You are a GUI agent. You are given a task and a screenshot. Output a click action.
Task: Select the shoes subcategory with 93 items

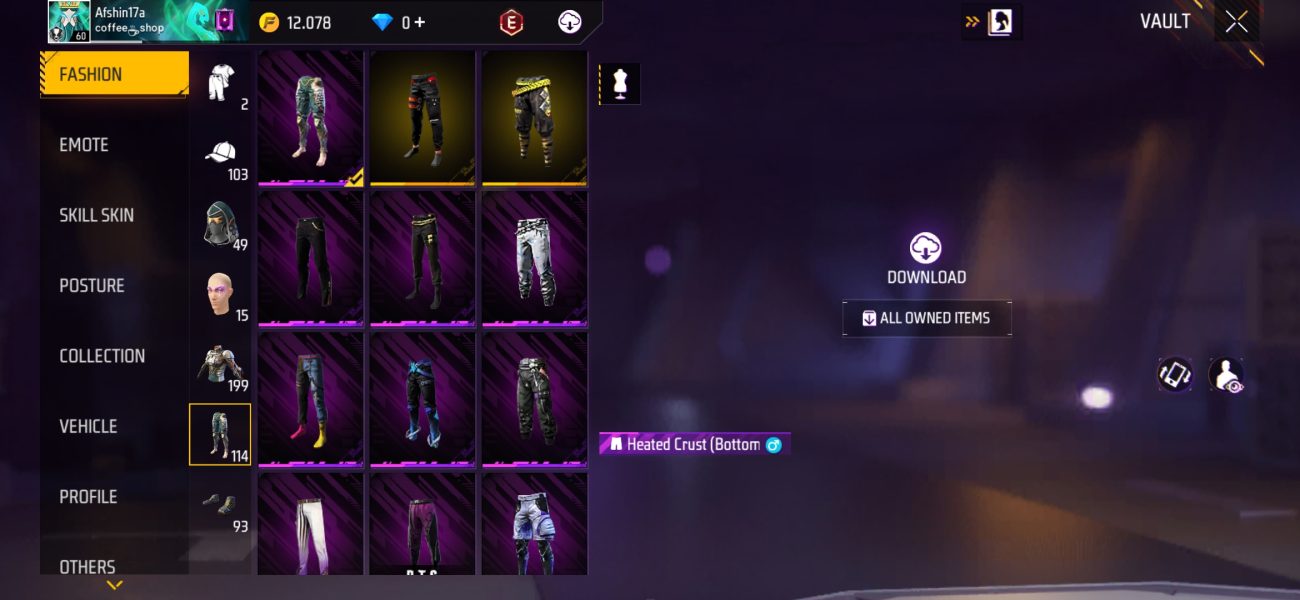(x=221, y=505)
